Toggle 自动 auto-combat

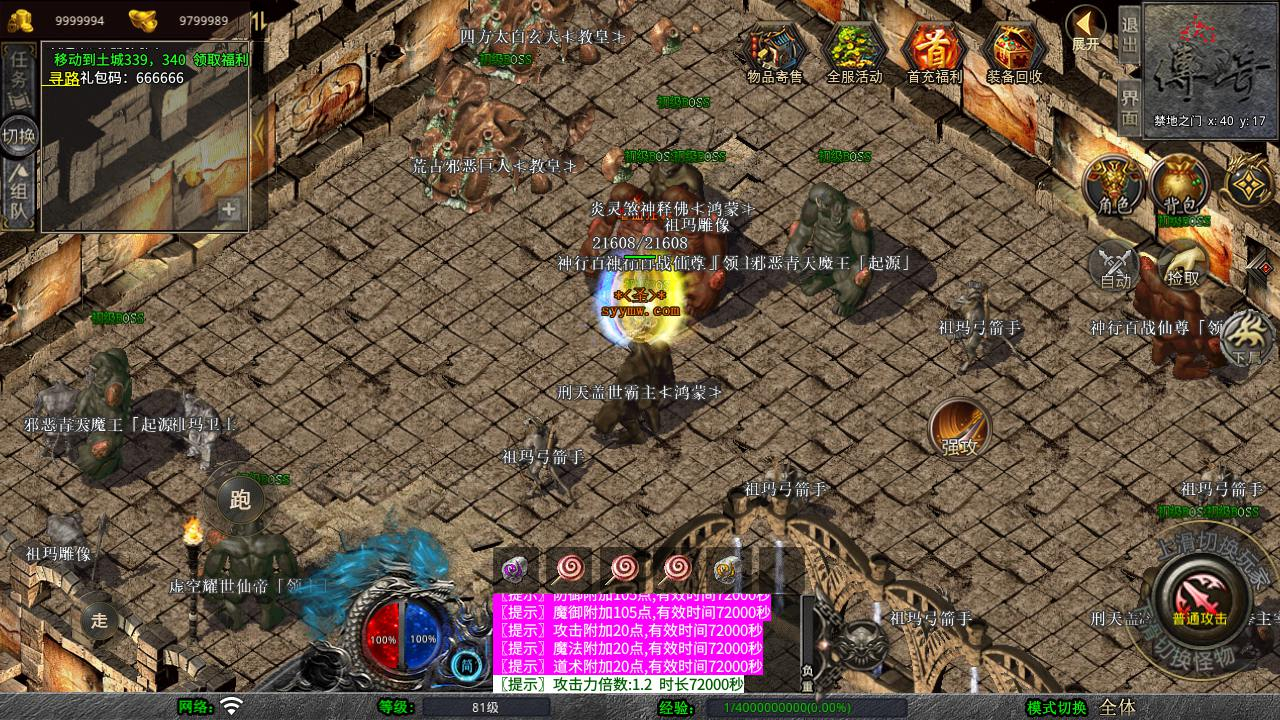click(1115, 264)
